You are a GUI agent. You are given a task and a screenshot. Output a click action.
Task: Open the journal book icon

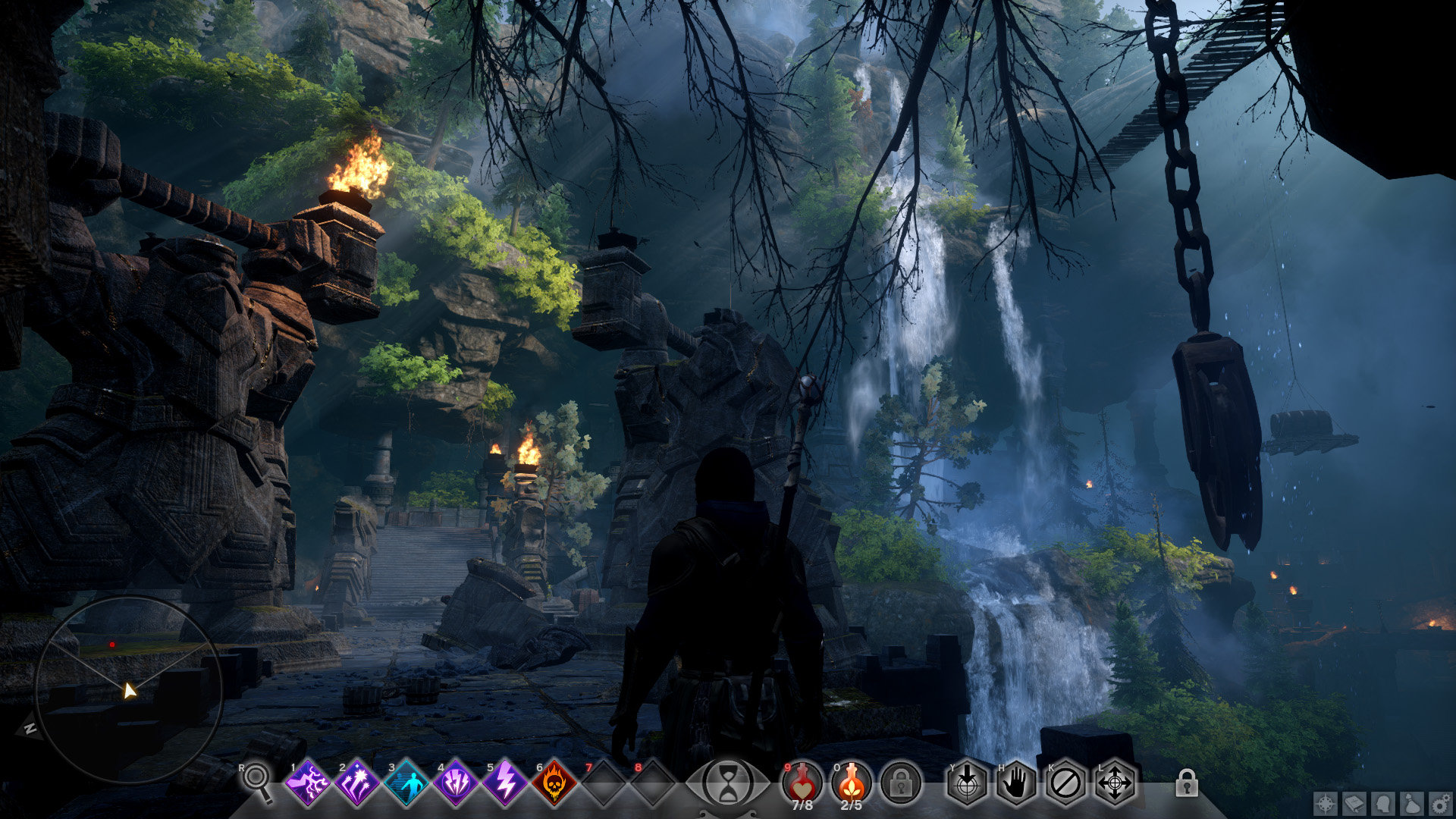(1355, 803)
